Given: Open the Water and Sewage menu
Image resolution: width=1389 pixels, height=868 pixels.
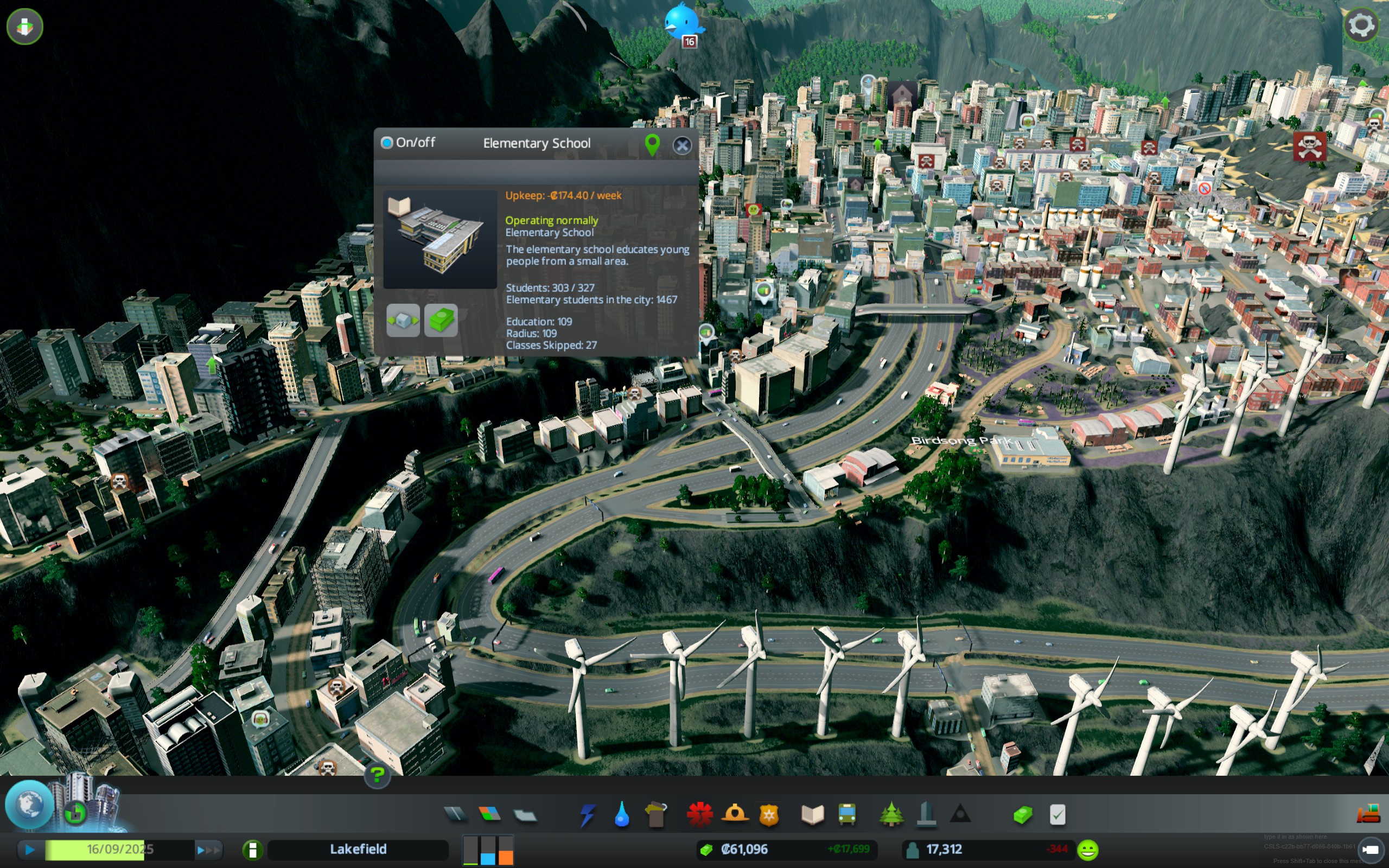Looking at the screenshot, I should click(x=622, y=815).
